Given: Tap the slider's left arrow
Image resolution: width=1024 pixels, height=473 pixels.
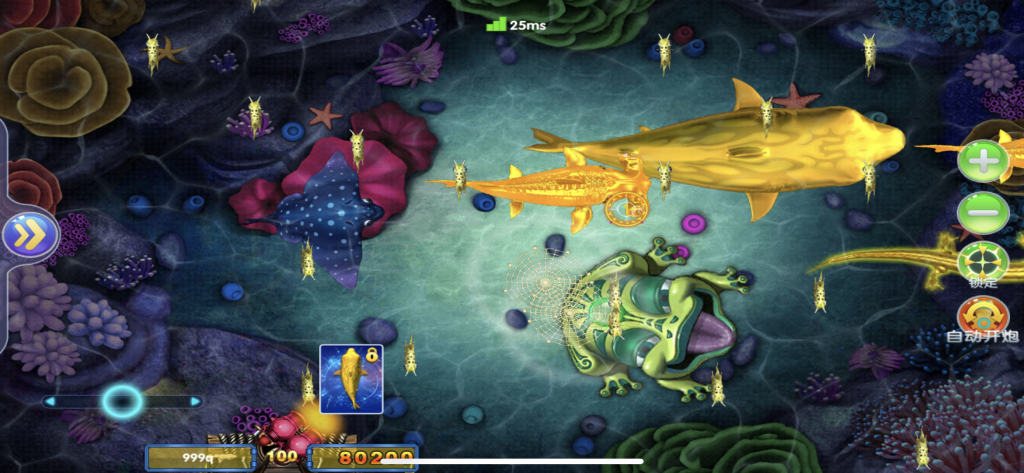Looking at the screenshot, I should click(x=49, y=402).
